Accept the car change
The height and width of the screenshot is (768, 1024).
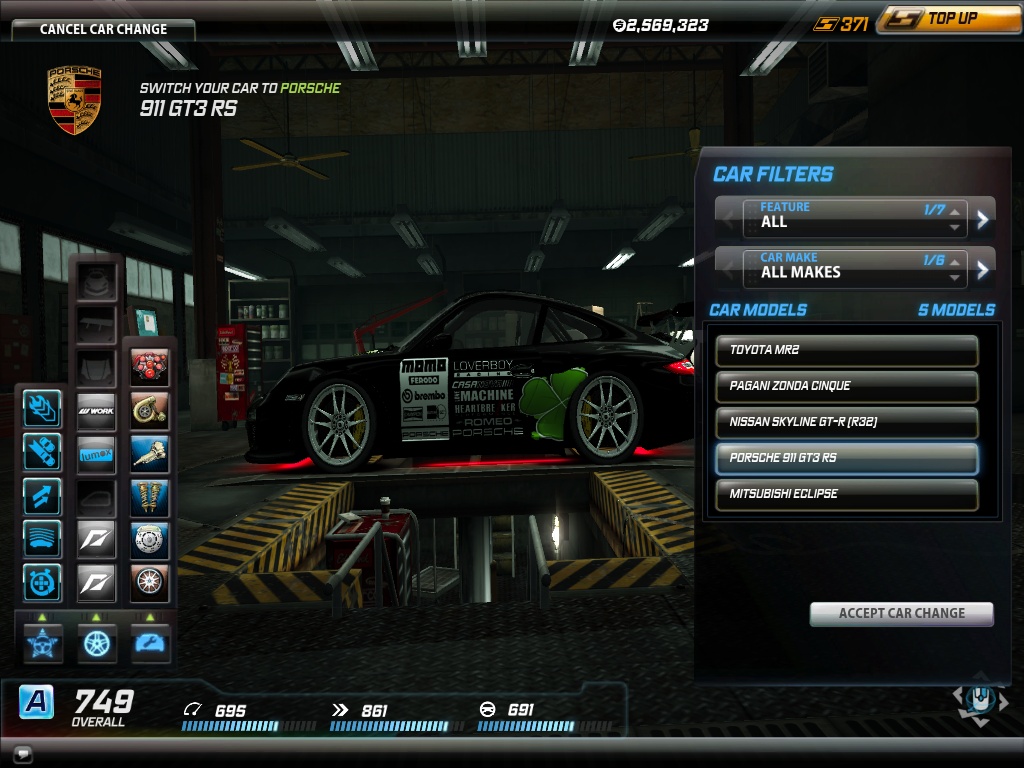(901, 613)
